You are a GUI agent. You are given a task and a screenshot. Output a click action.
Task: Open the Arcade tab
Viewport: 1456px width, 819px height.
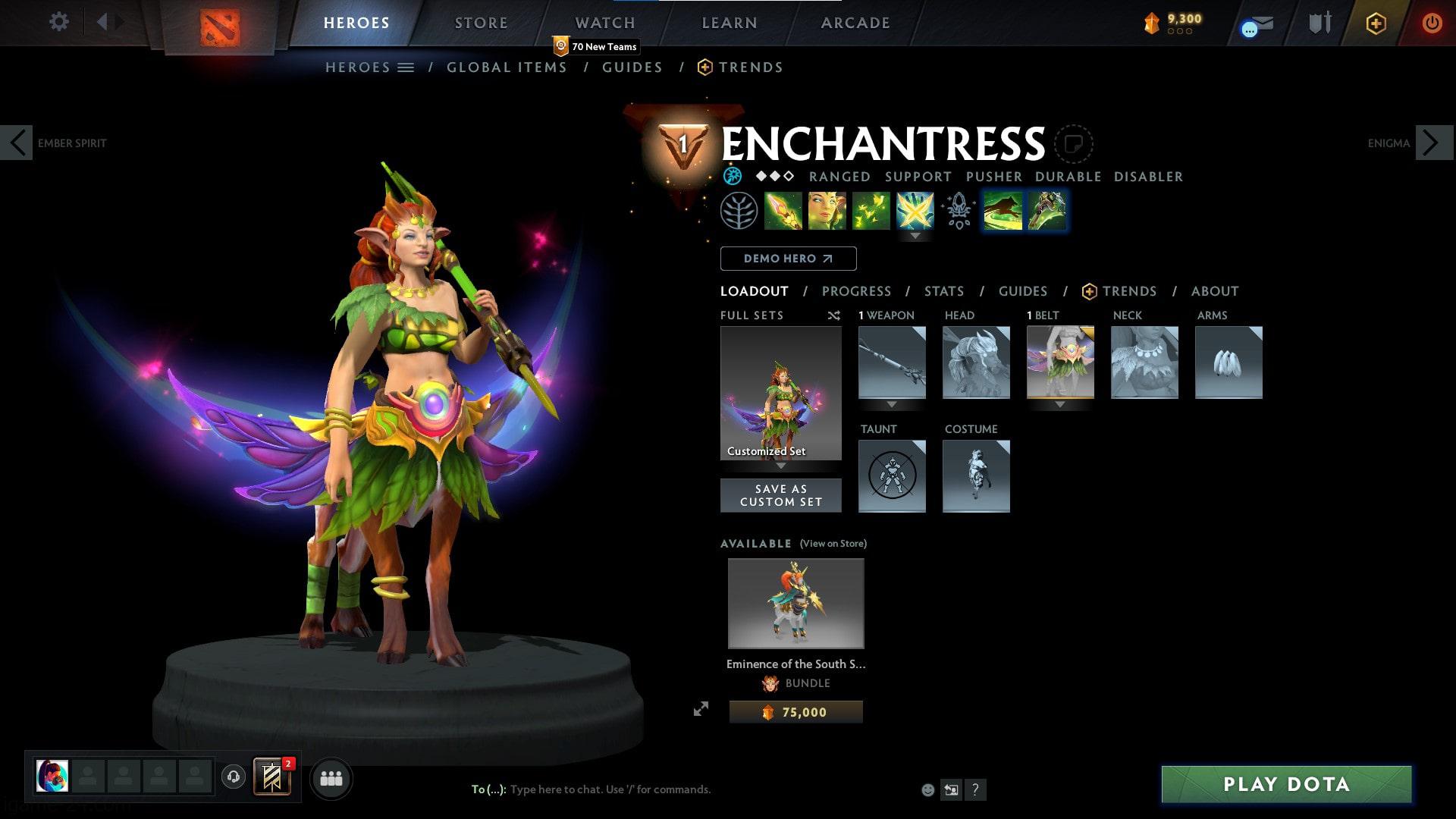tap(855, 23)
